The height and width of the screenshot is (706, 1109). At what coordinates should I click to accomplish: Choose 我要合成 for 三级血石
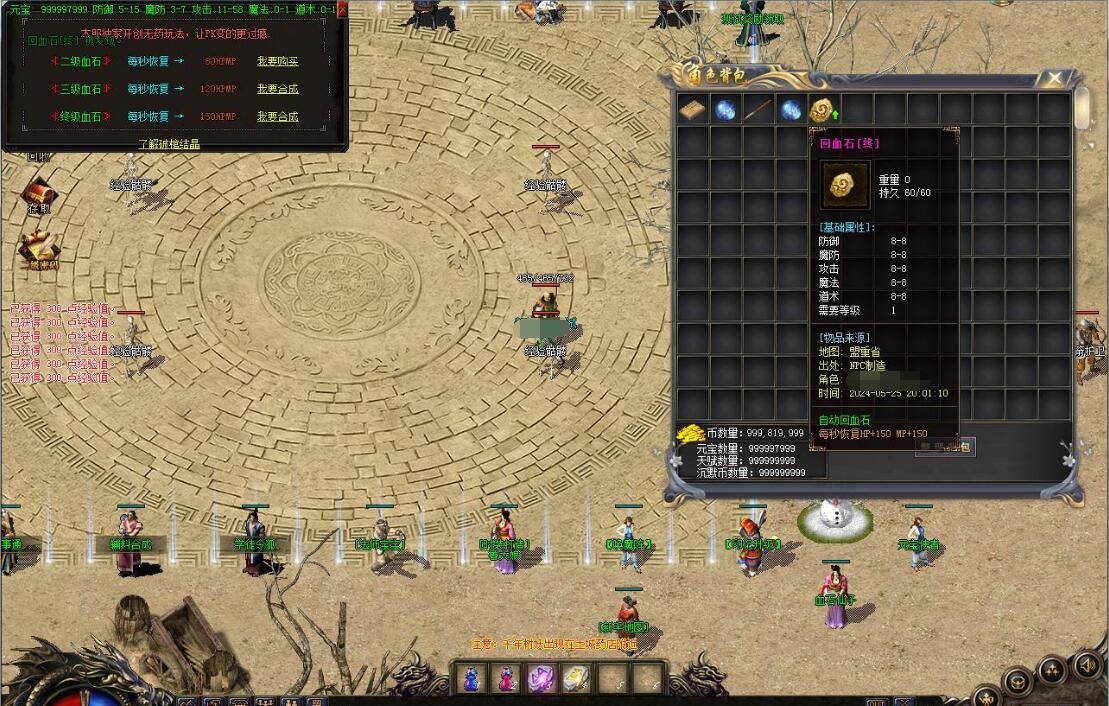[277, 89]
